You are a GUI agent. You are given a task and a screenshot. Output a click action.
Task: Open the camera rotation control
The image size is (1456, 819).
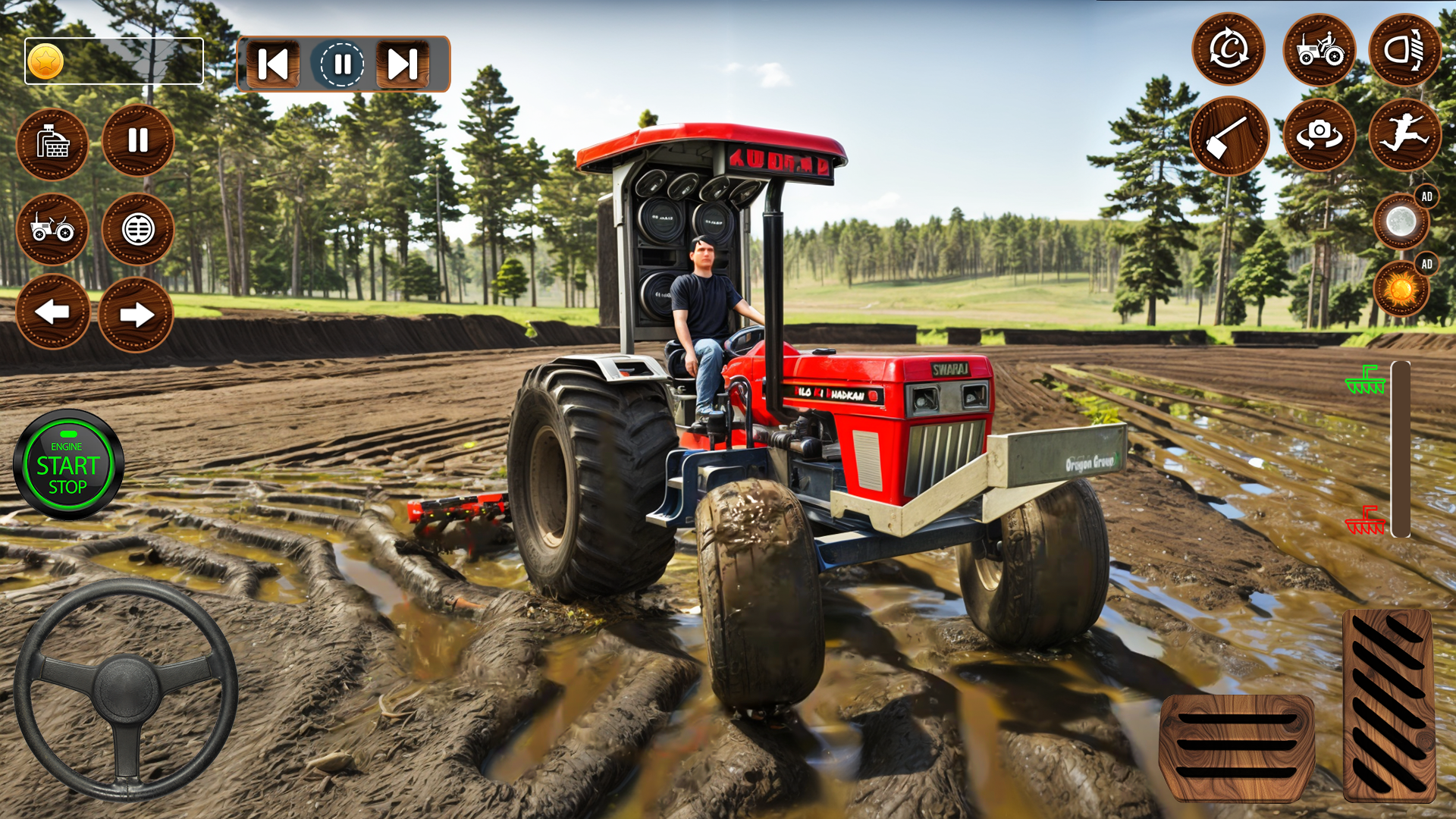coord(1319,133)
